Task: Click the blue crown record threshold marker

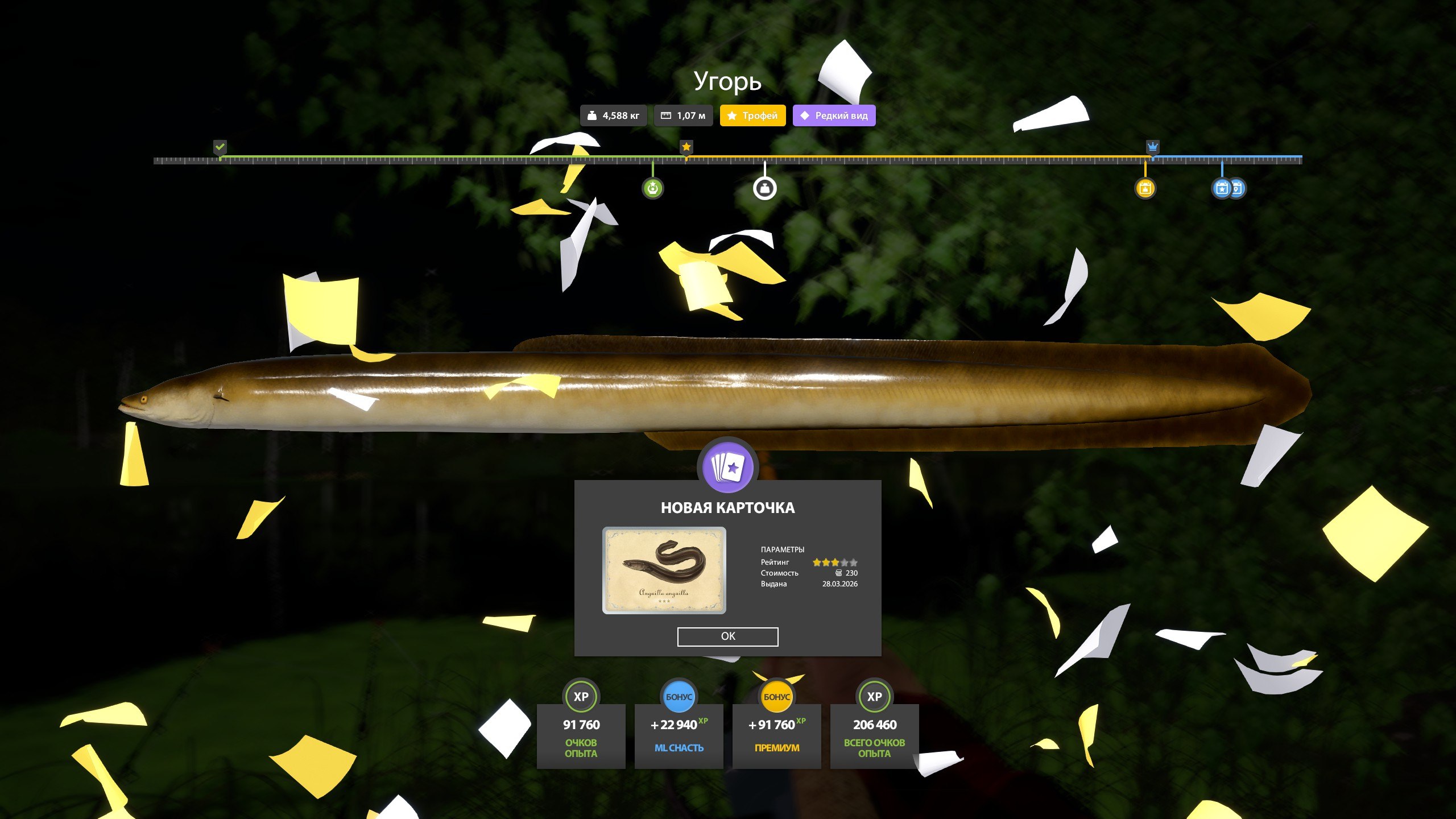Action: coord(1152,147)
